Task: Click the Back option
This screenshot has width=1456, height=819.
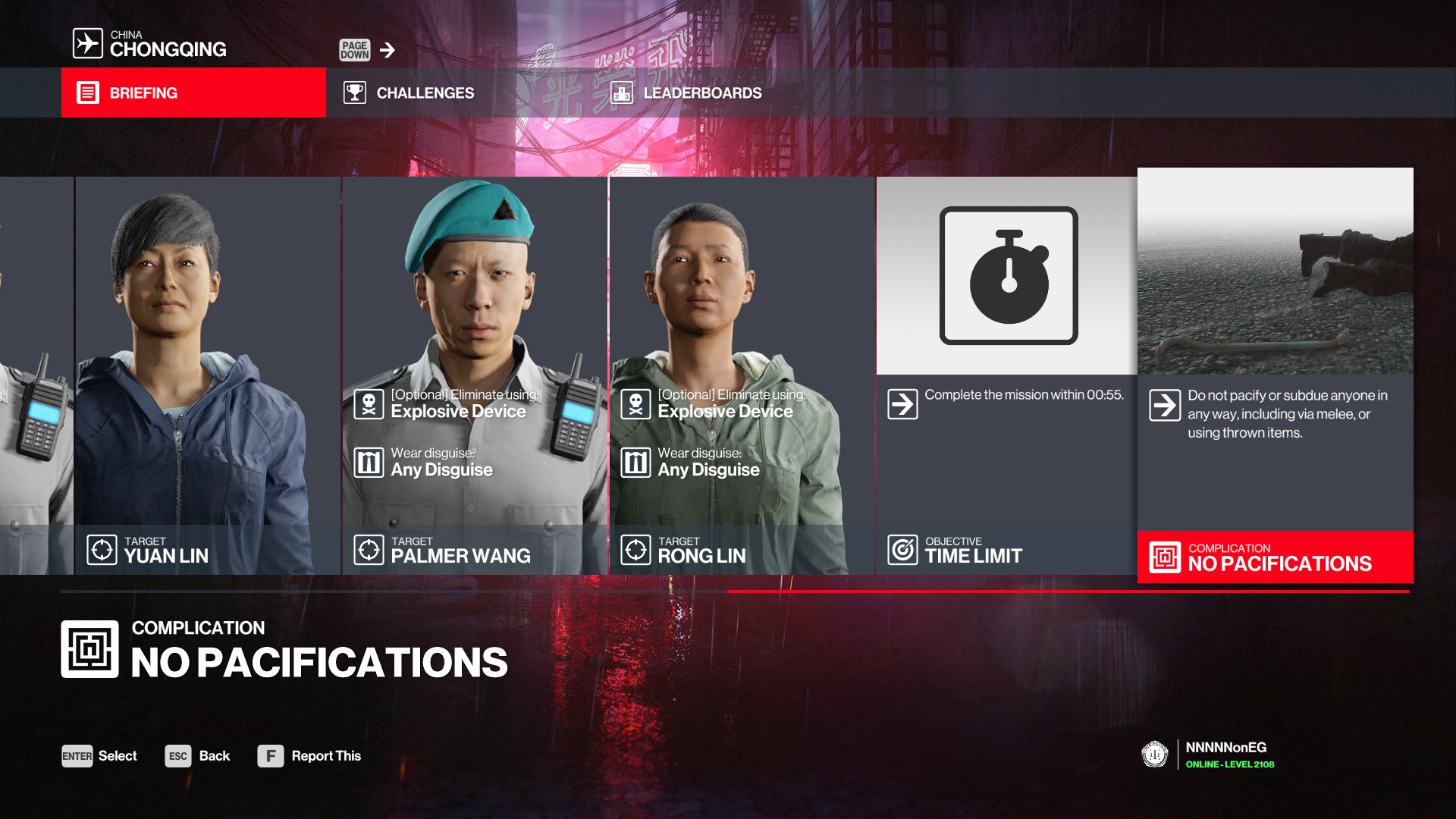Action: [x=198, y=756]
